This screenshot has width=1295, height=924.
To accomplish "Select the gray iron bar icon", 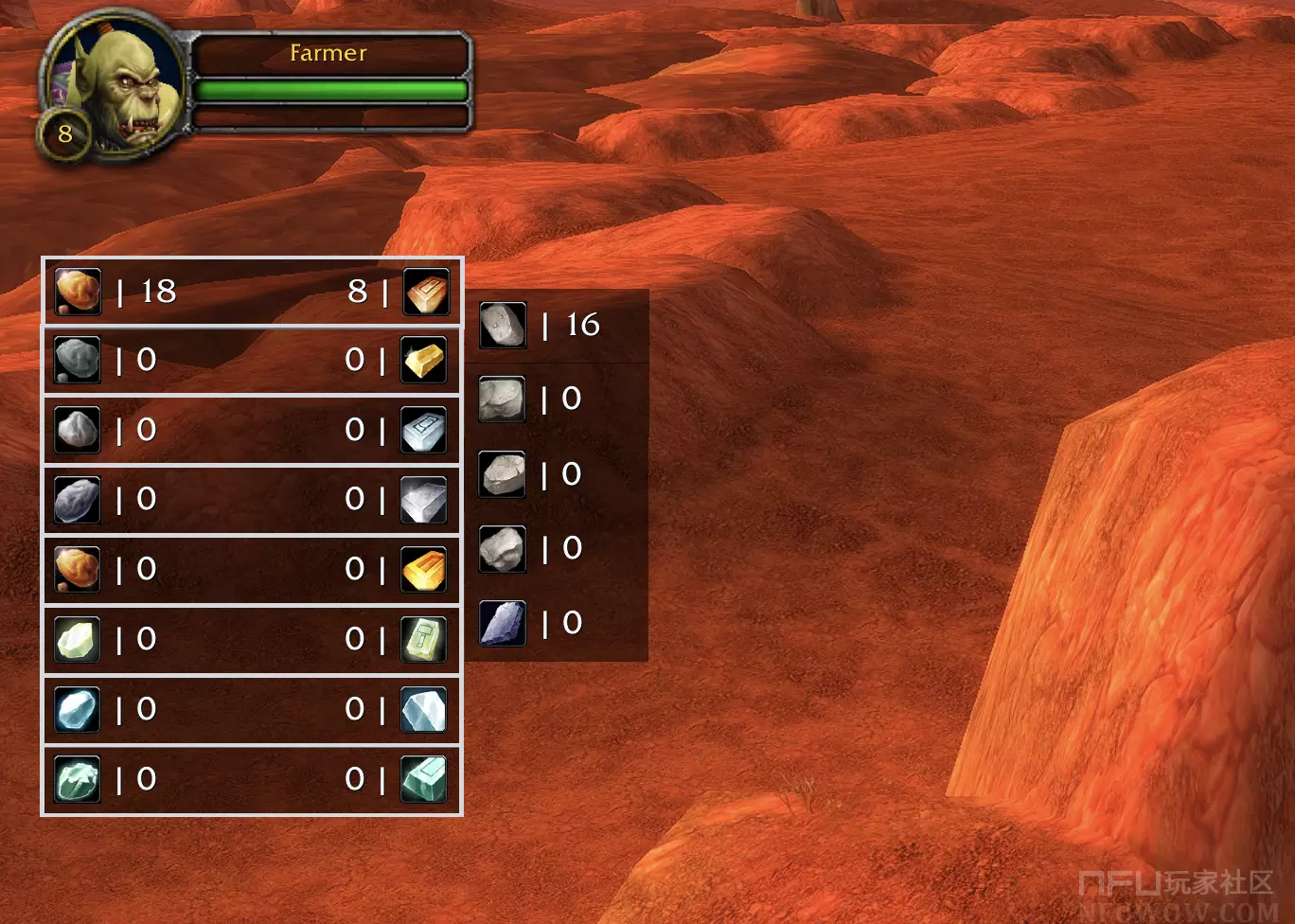I will coord(424,500).
